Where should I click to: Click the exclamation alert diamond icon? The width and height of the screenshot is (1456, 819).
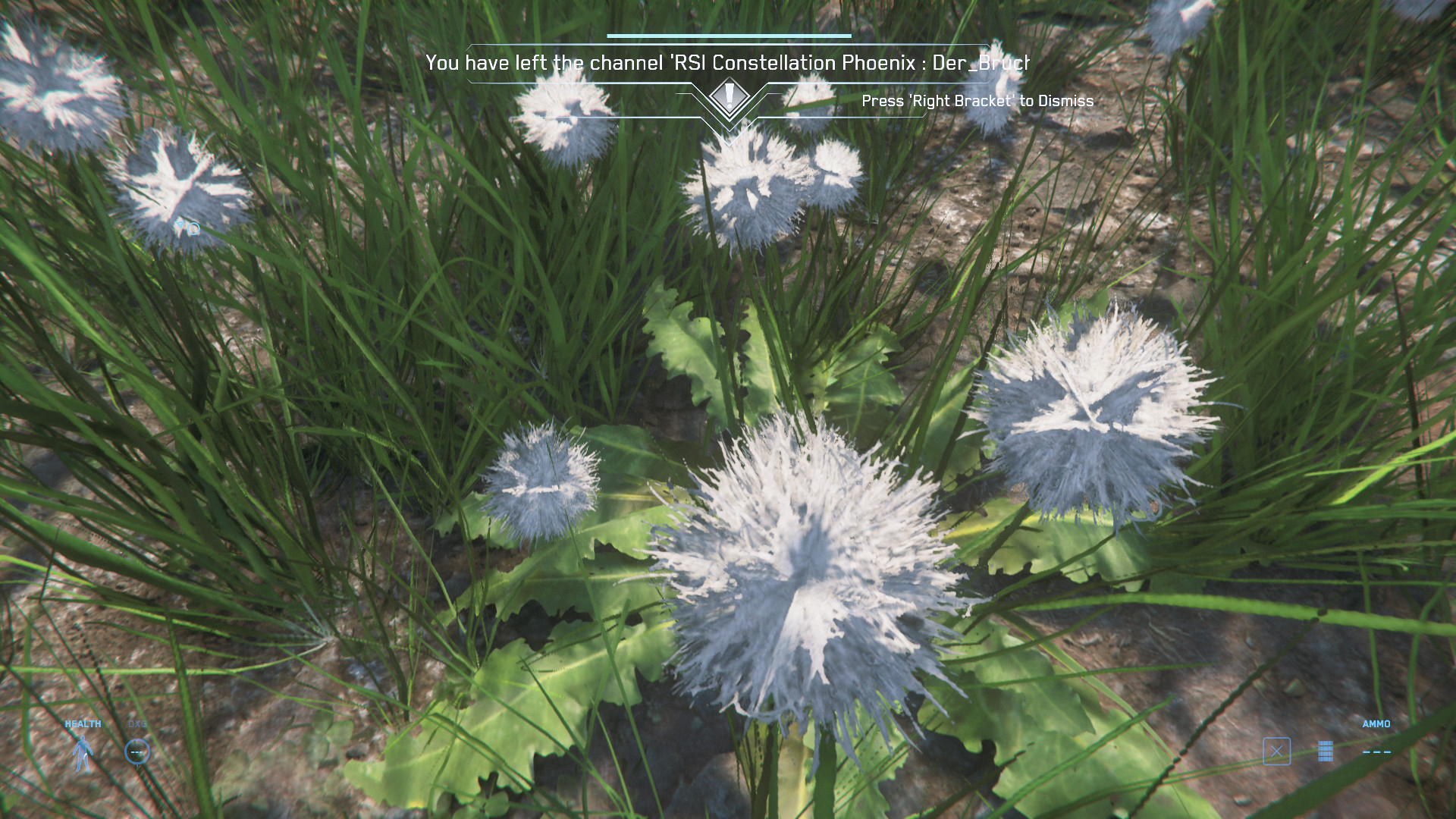729,96
